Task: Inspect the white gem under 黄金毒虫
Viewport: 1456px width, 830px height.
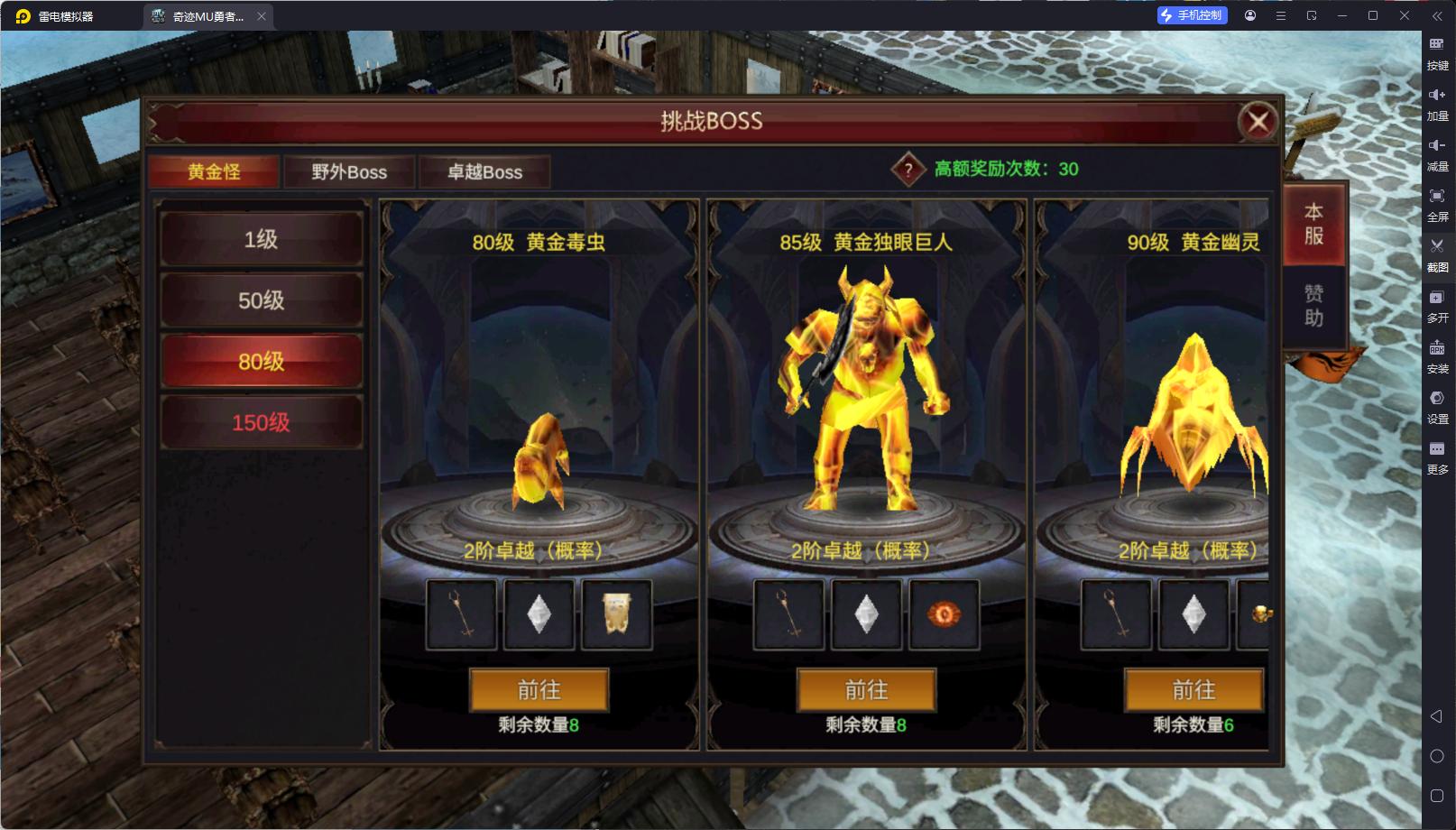Action: click(x=539, y=614)
